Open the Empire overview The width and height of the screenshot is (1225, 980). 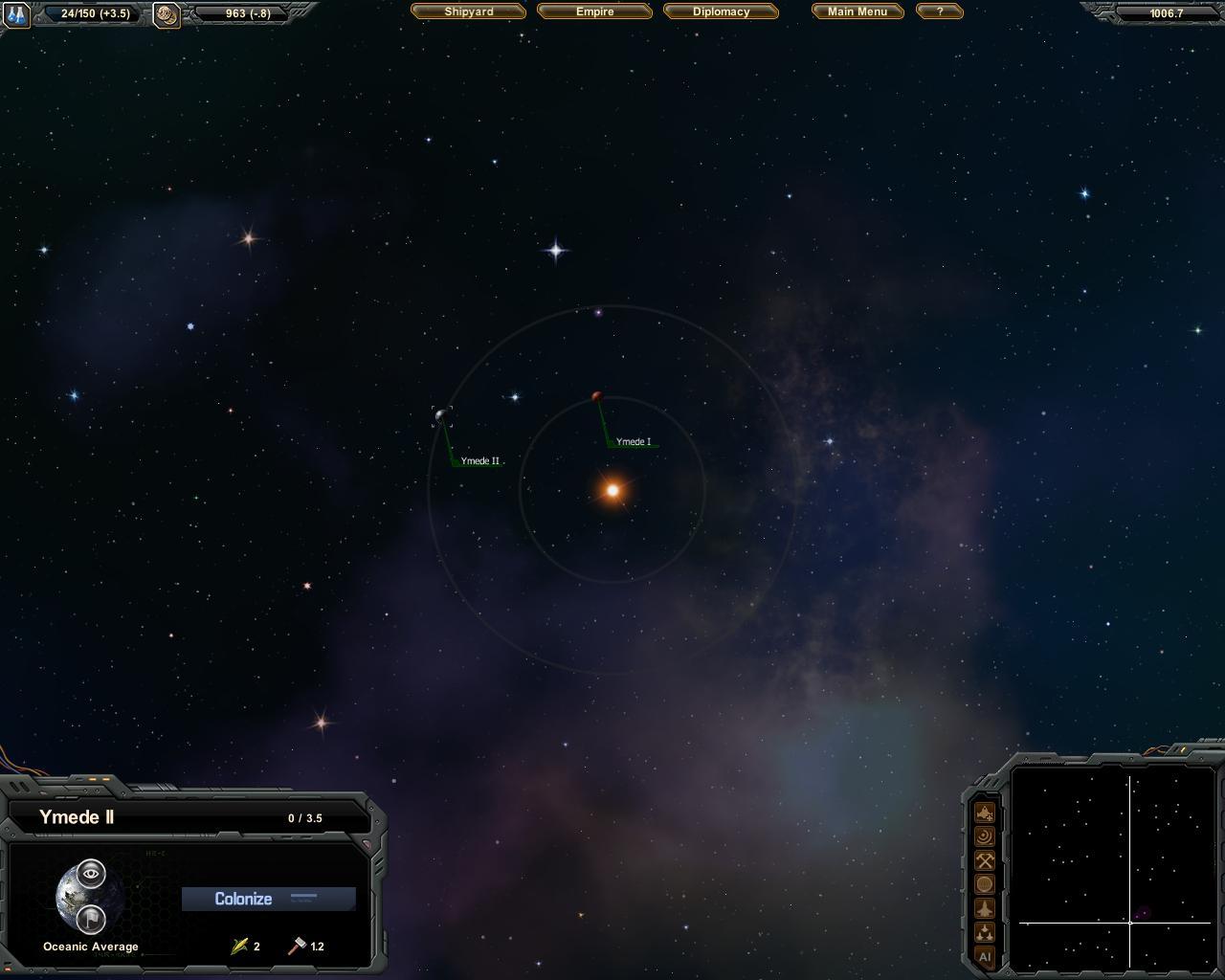coord(594,11)
